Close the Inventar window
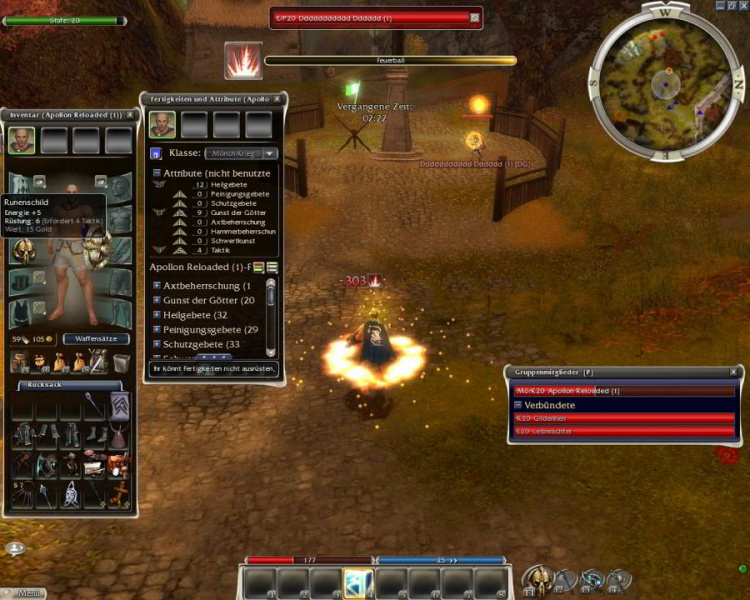The height and width of the screenshot is (600, 750). tap(130, 115)
